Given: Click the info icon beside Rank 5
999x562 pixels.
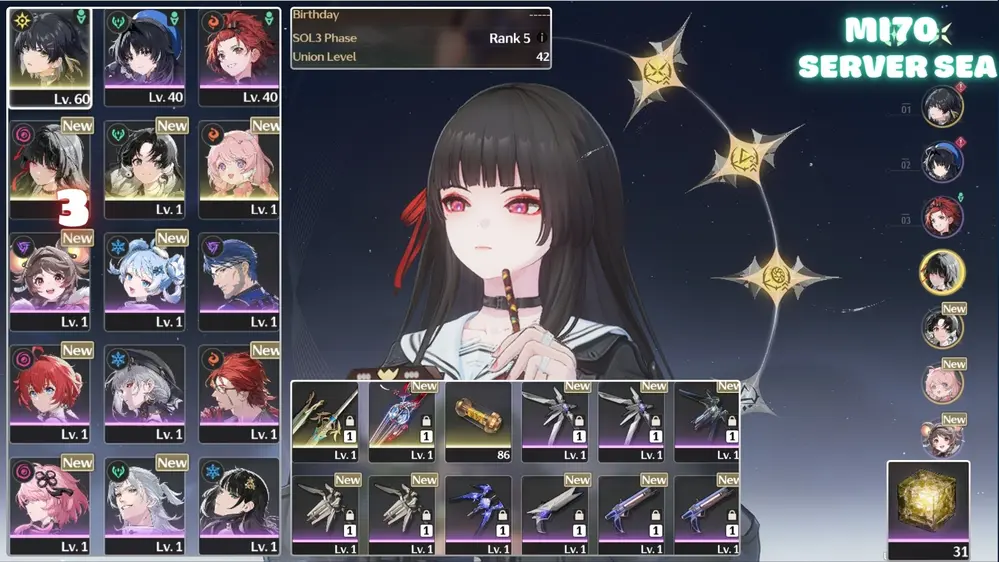Looking at the screenshot, I should (x=542, y=38).
